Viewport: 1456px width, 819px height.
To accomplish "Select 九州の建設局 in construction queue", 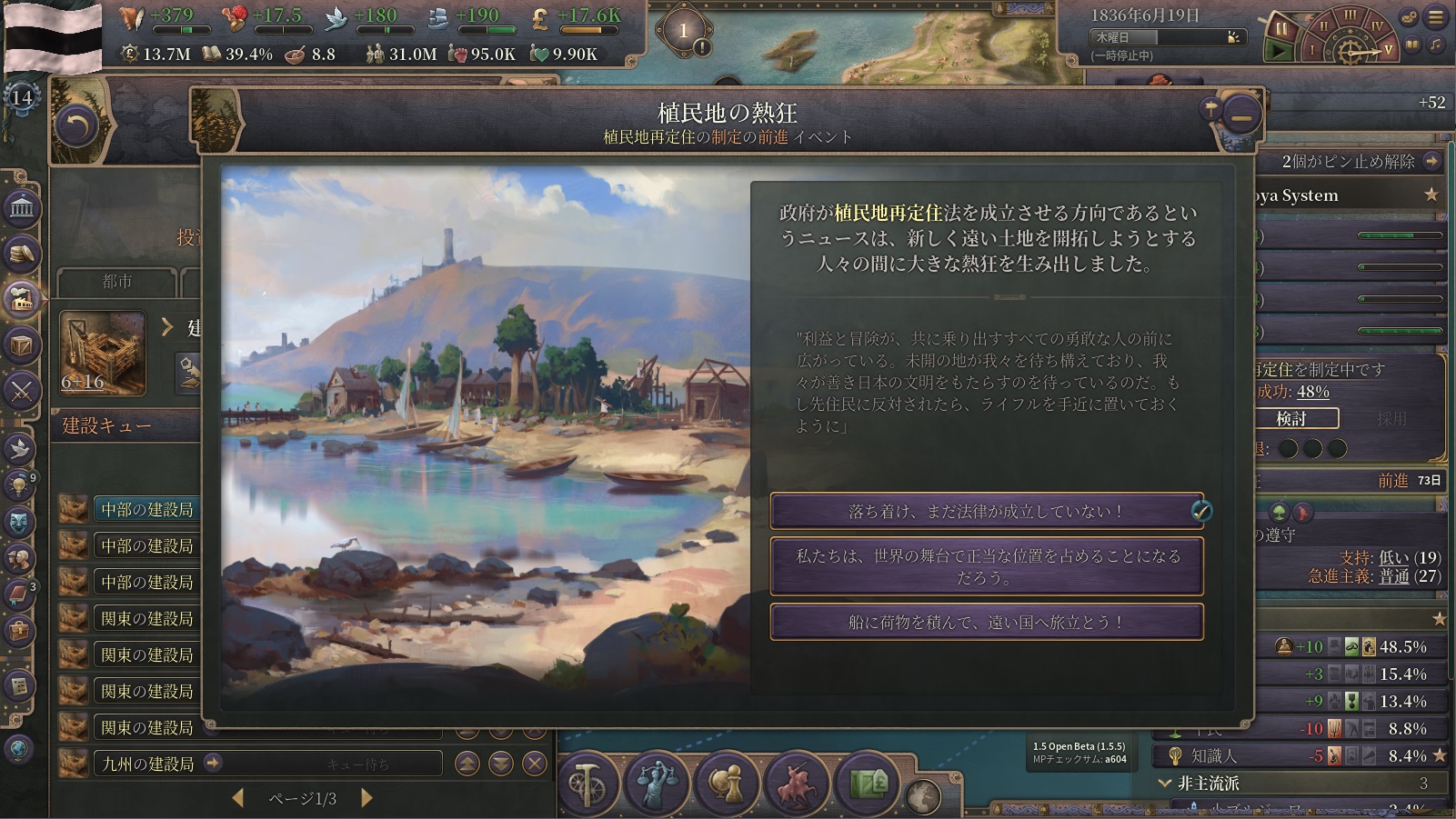I will click(x=147, y=764).
